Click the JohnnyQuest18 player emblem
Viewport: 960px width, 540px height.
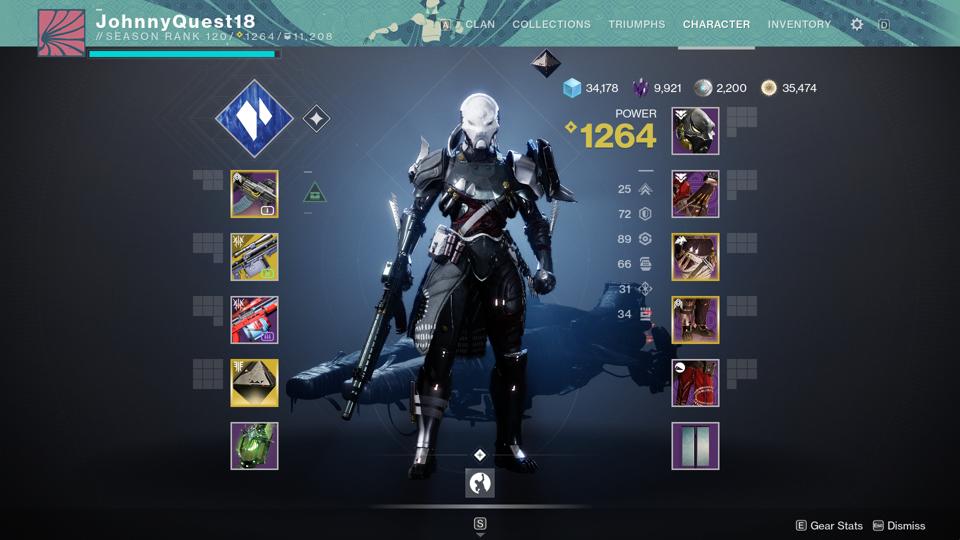pyautogui.click(x=61, y=33)
